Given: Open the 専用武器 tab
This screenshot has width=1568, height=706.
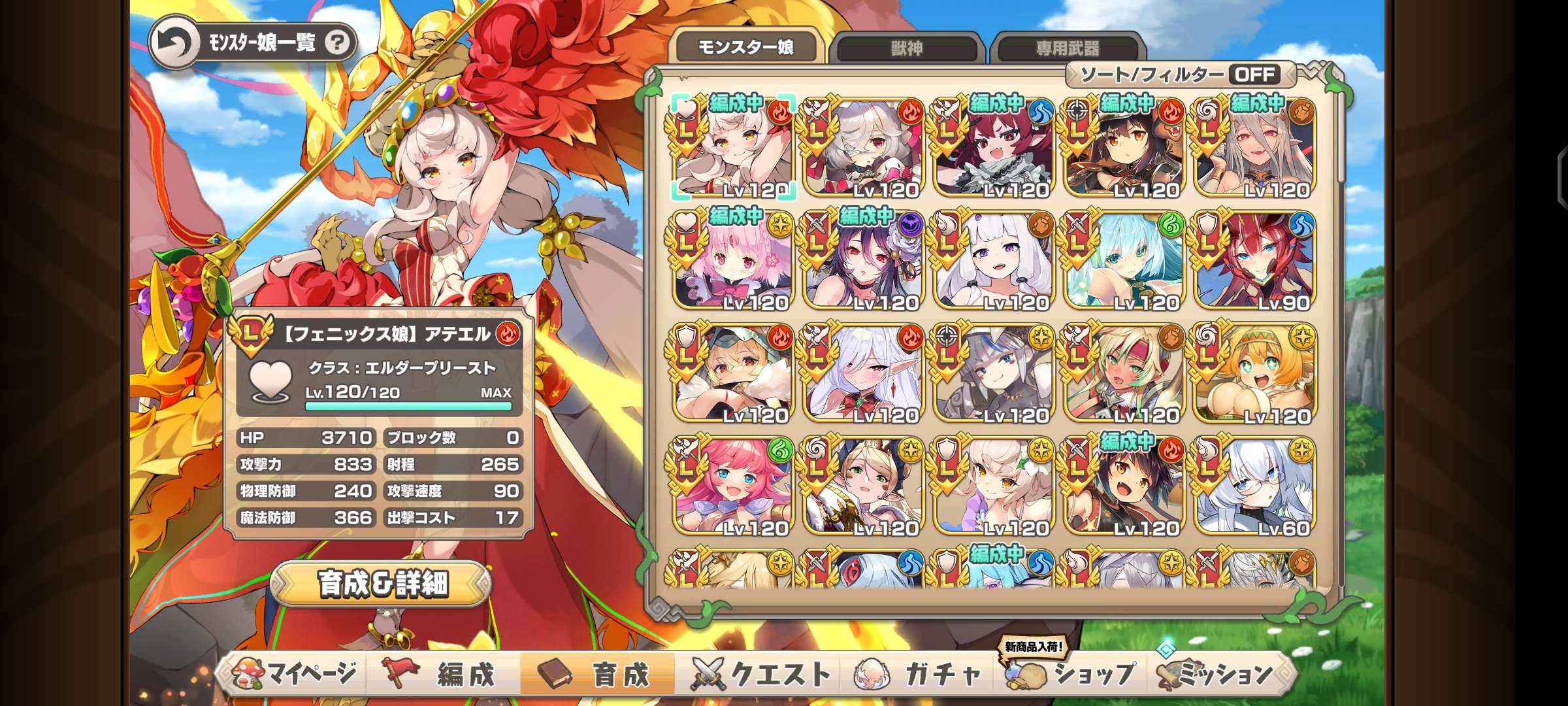Looking at the screenshot, I should pyautogui.click(x=1067, y=48).
